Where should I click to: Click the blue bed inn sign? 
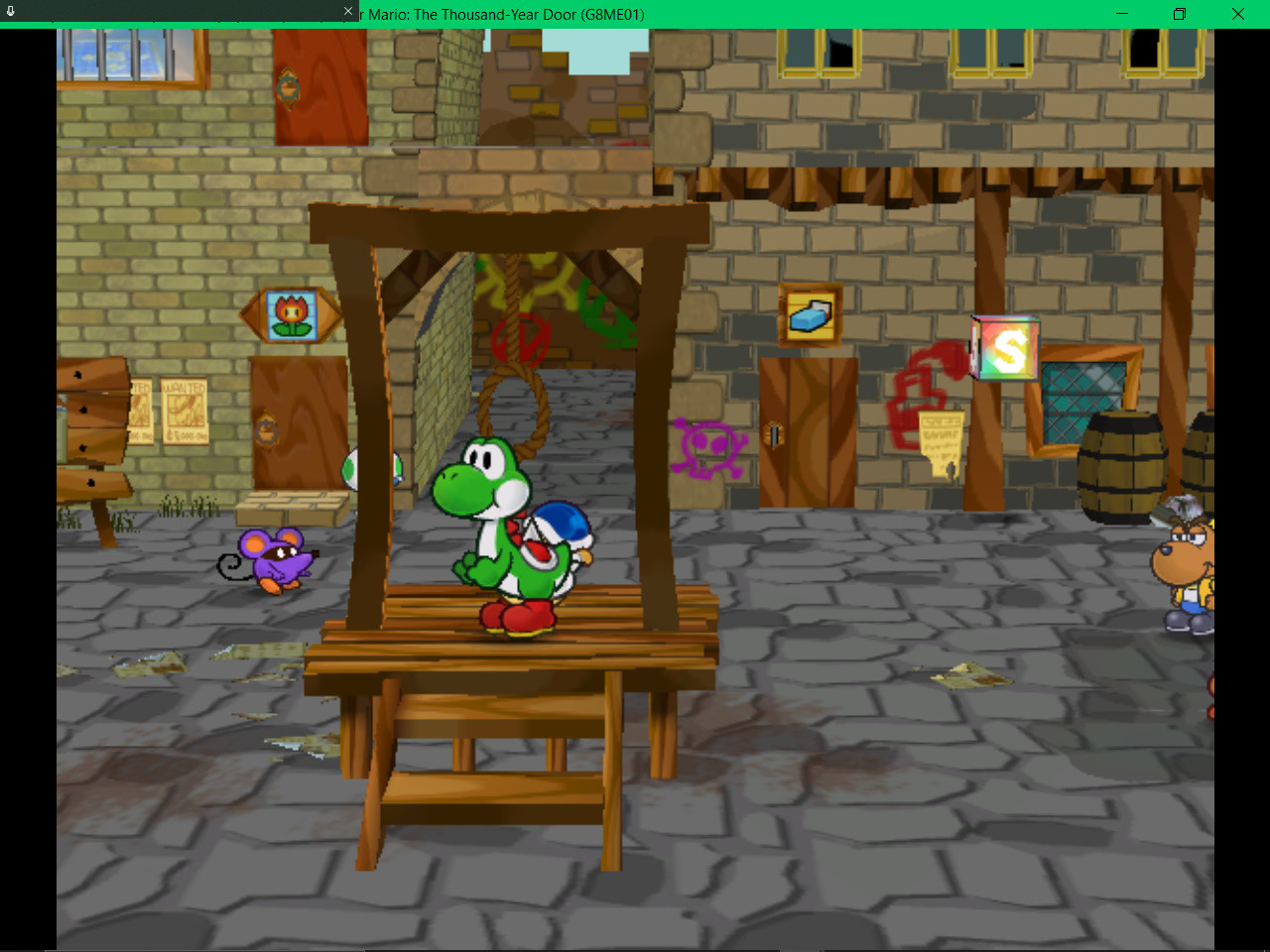(810, 313)
